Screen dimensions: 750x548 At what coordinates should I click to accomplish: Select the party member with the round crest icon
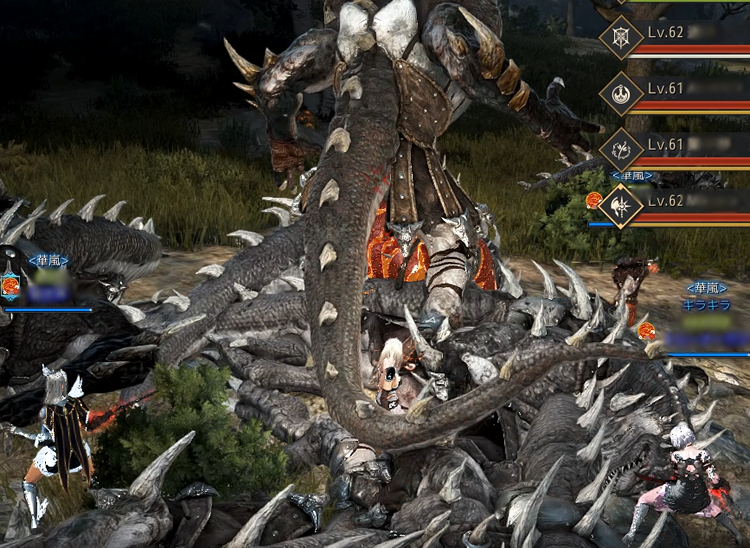(620, 93)
